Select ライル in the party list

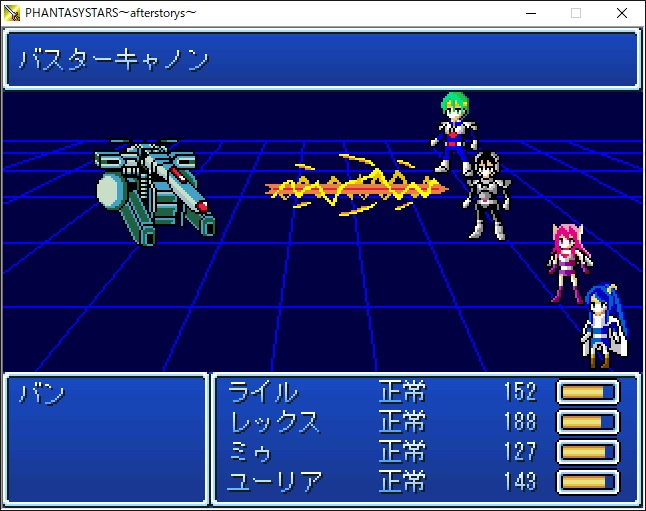[x=264, y=392]
